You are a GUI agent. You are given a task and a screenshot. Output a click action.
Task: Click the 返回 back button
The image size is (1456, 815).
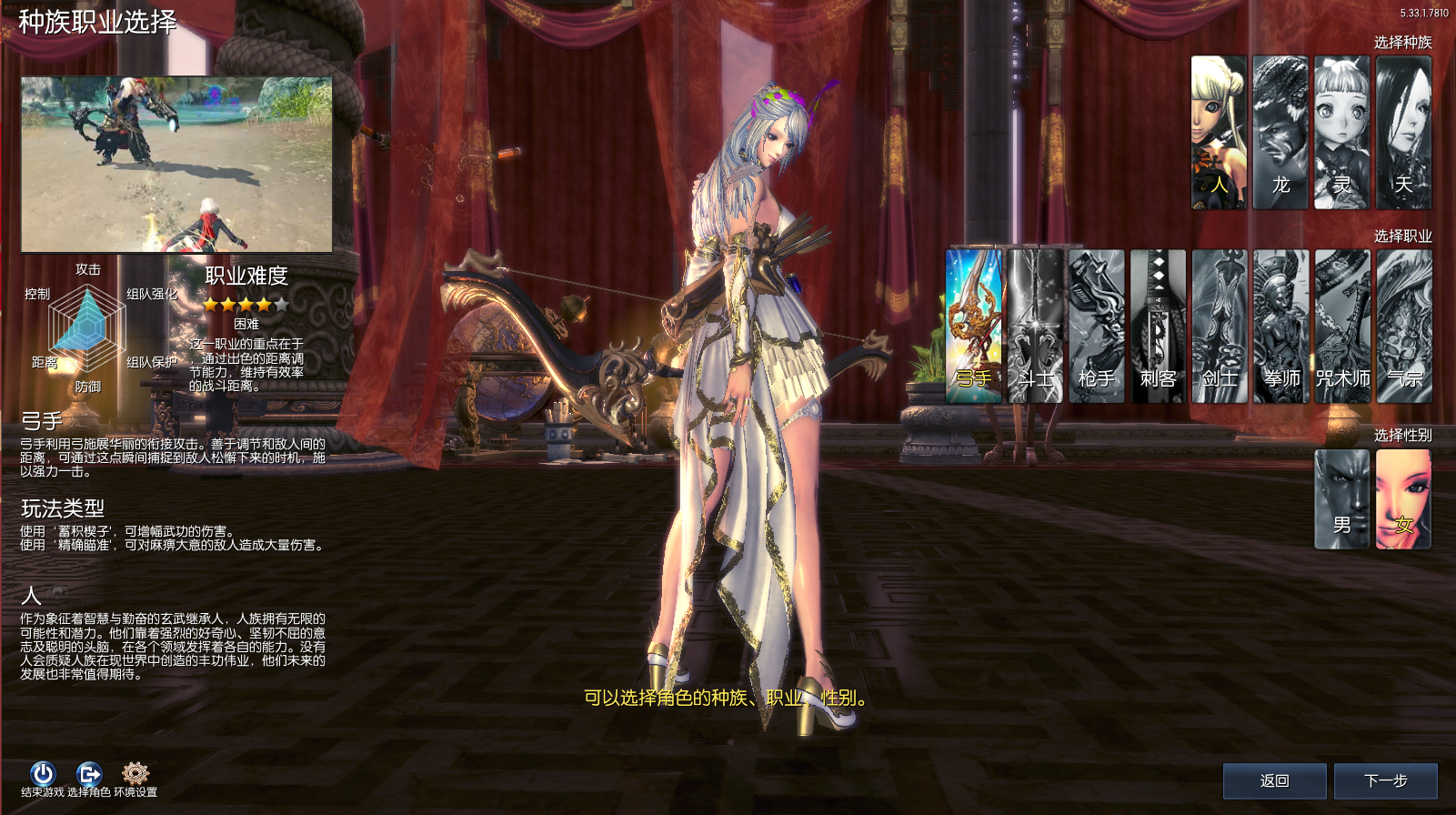pos(1274,780)
